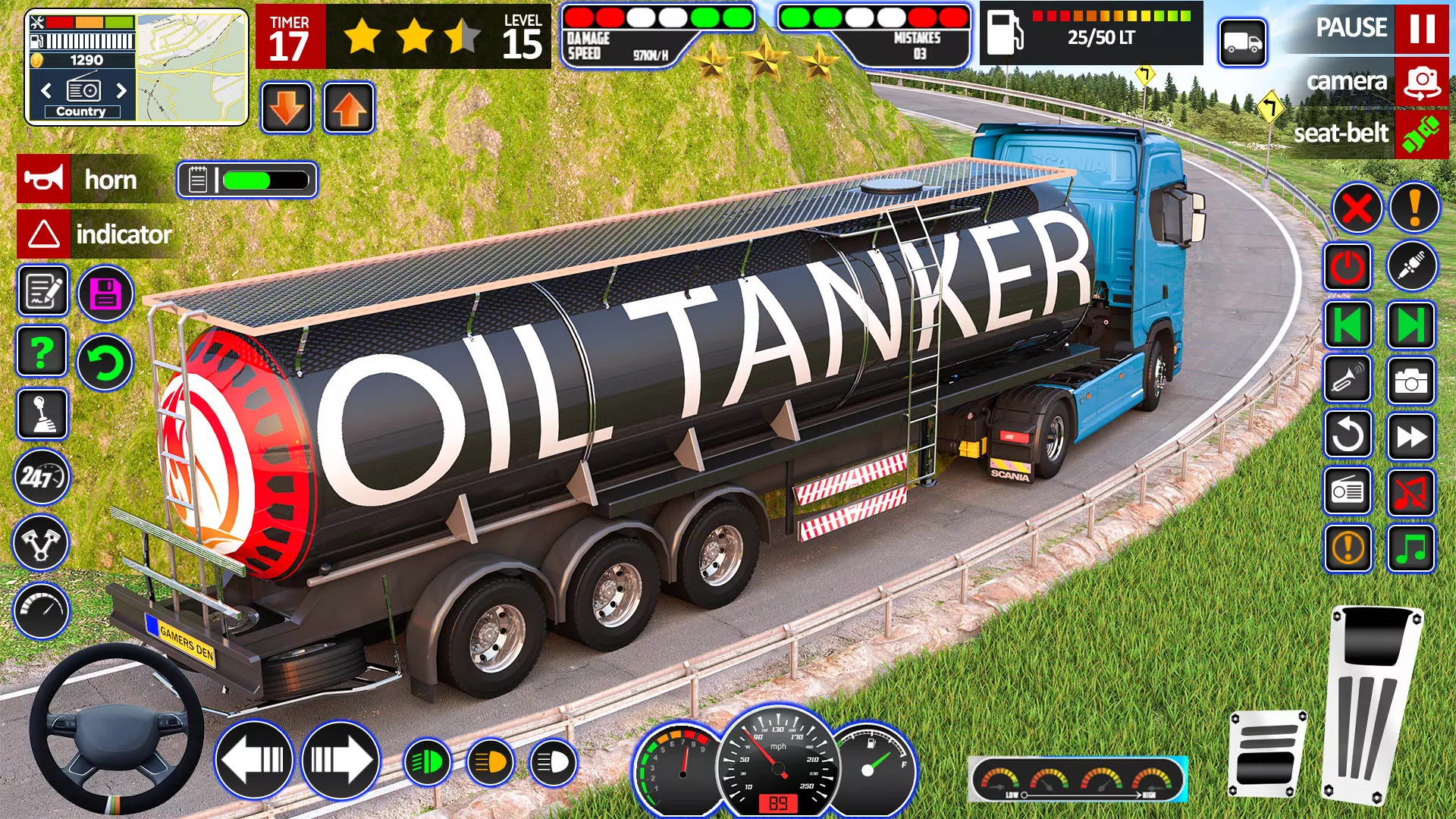Viewport: 1456px width, 819px height.
Task: Apply the brake pedal
Action: point(1267,753)
